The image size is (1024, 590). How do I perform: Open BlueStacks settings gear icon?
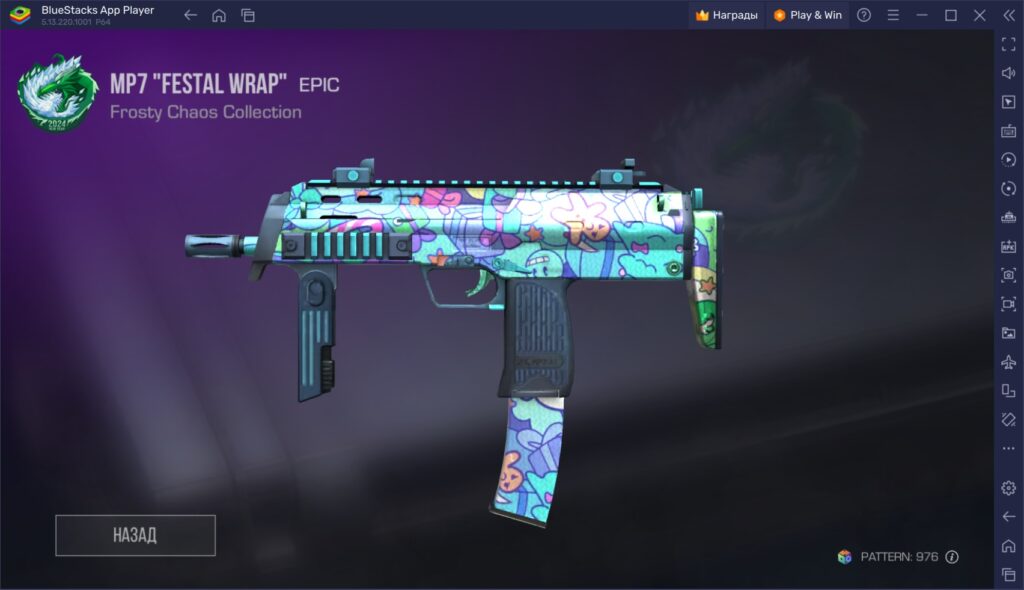click(1008, 488)
